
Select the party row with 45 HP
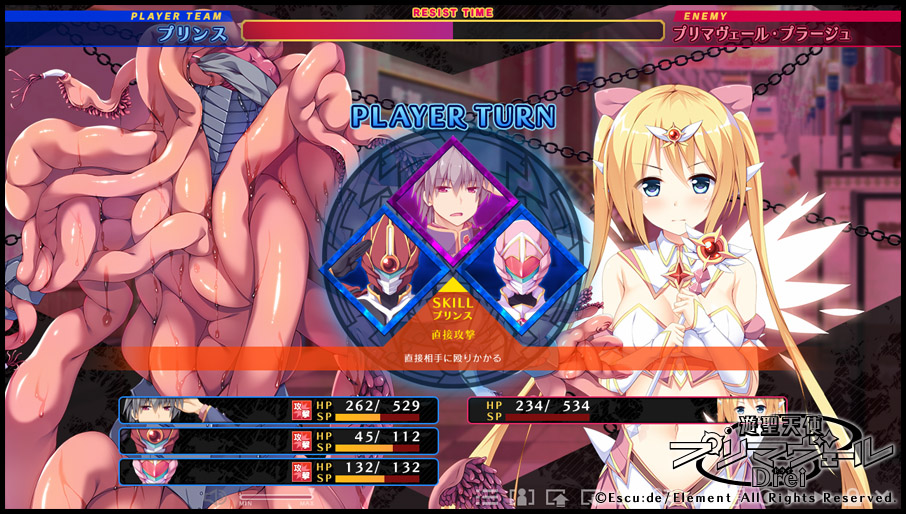click(279, 441)
